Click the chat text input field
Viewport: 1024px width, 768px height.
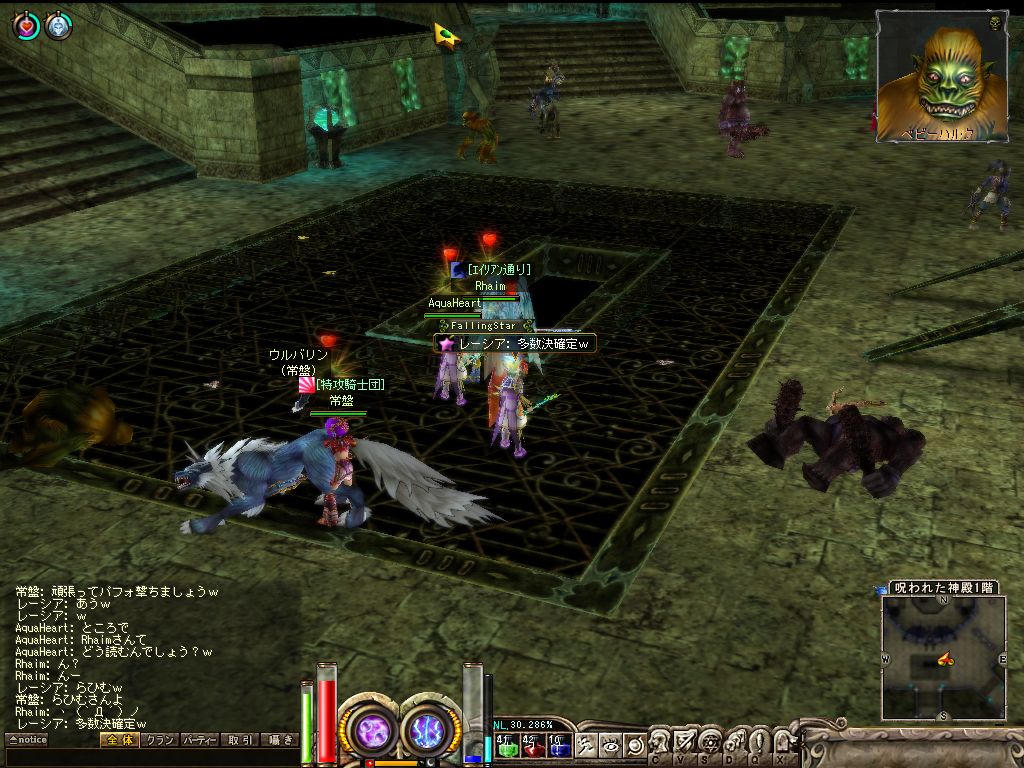[150, 757]
